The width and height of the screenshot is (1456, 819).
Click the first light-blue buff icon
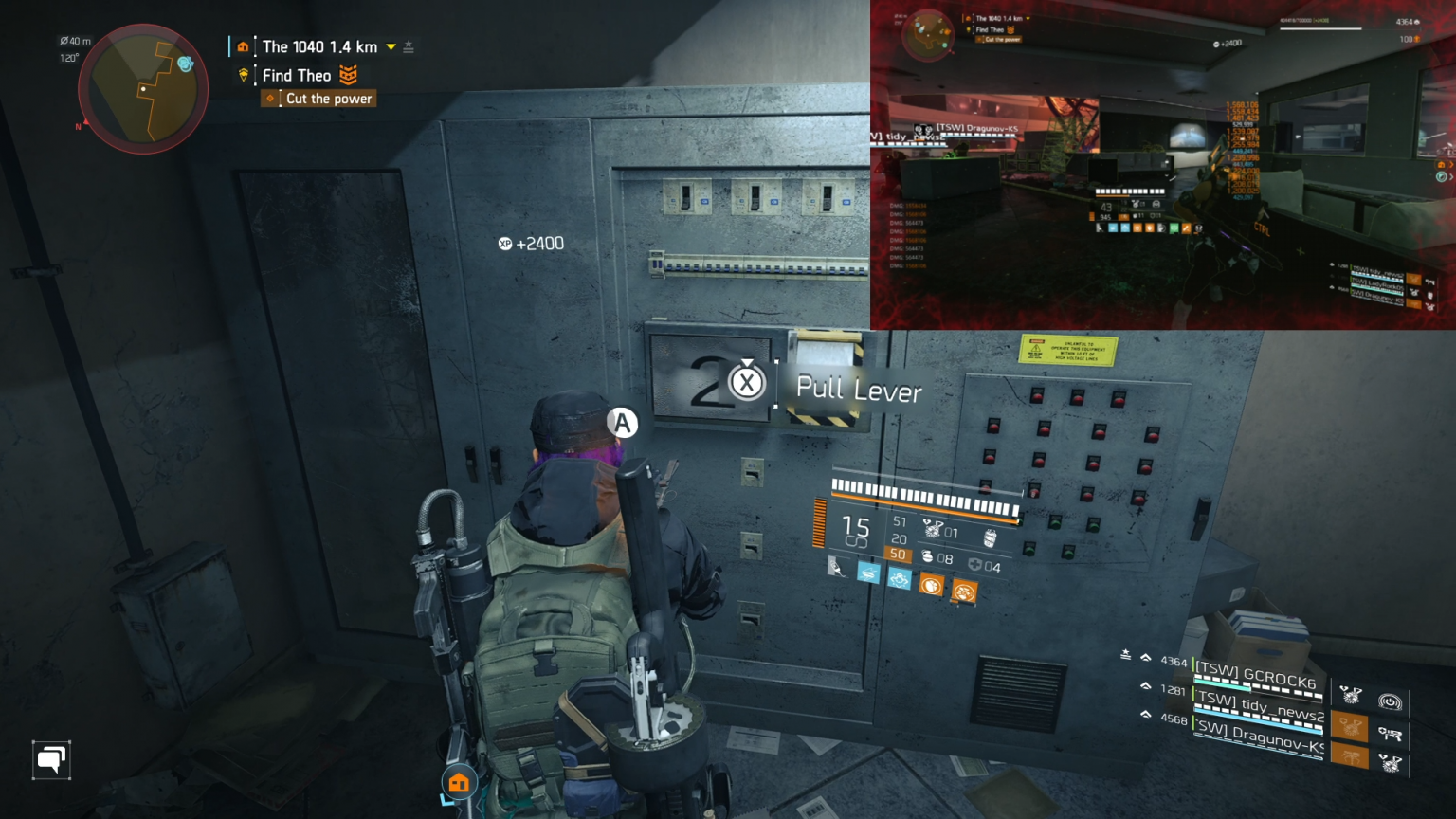pos(868,573)
